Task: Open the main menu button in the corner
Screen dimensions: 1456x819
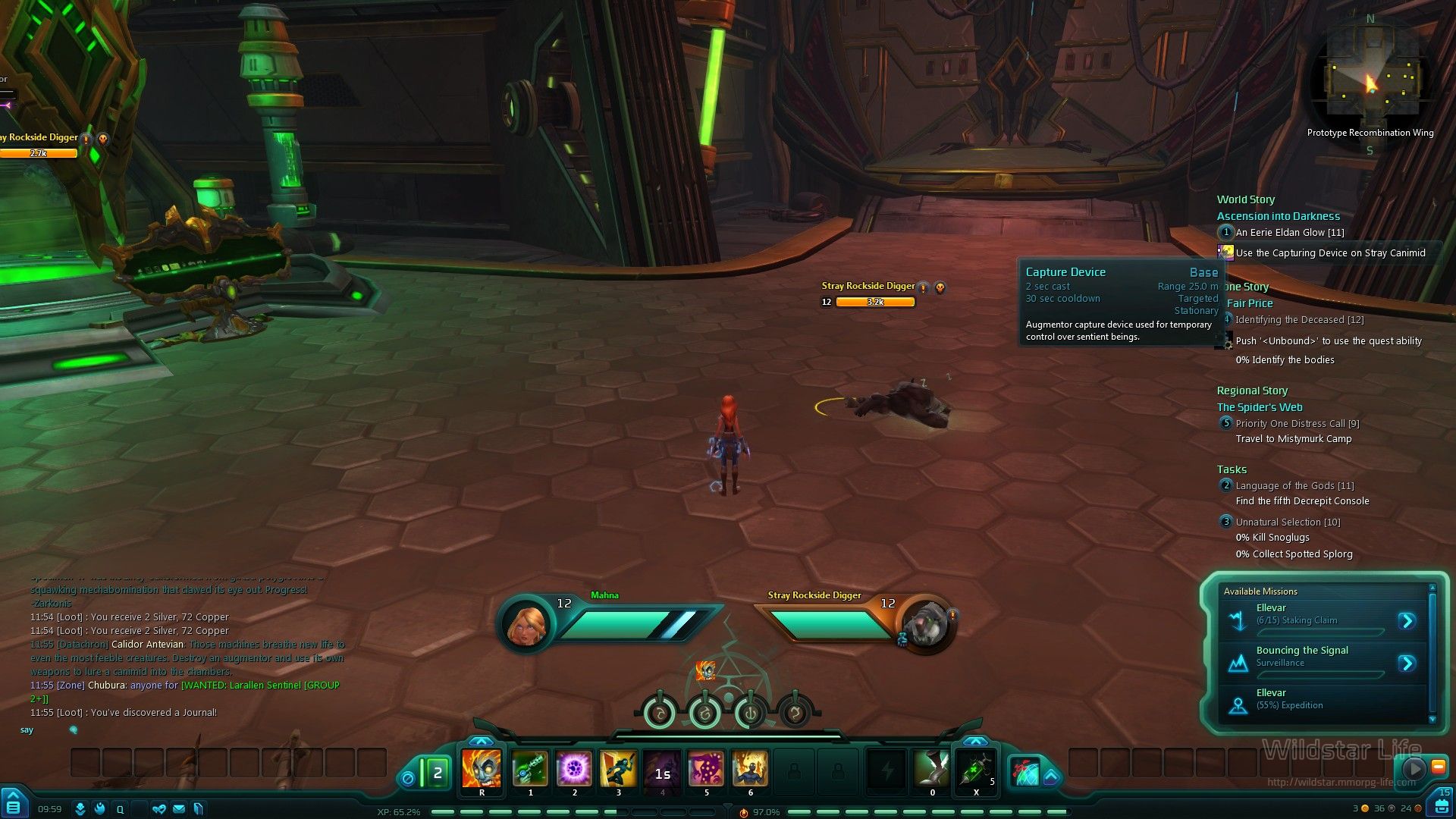Action: click(x=14, y=803)
